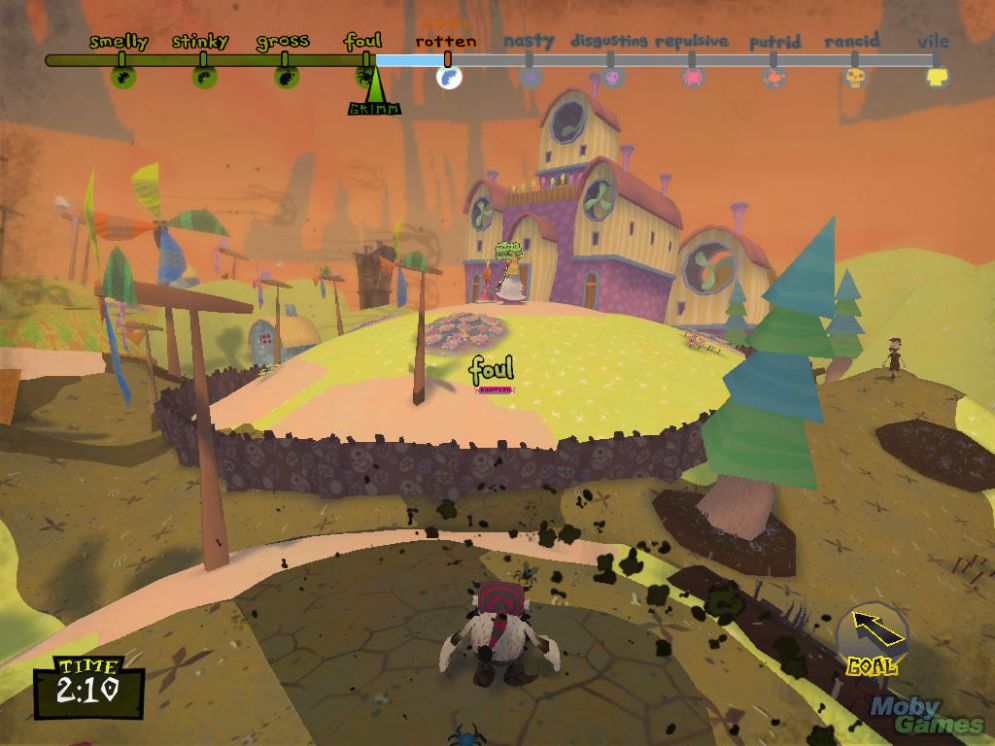Click the gross stage marker

285,76
